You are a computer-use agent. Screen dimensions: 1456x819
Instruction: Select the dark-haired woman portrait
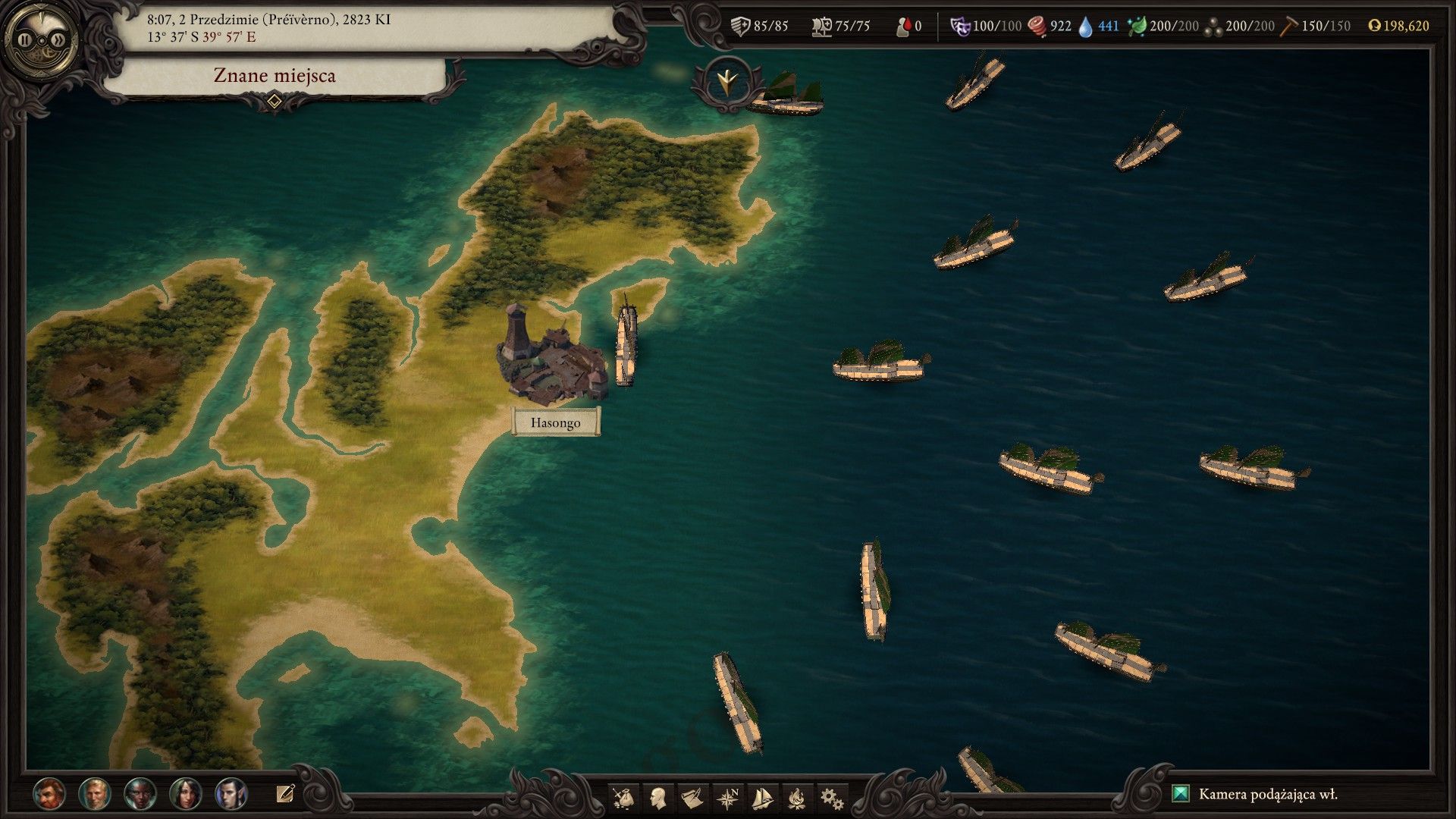coord(186,793)
